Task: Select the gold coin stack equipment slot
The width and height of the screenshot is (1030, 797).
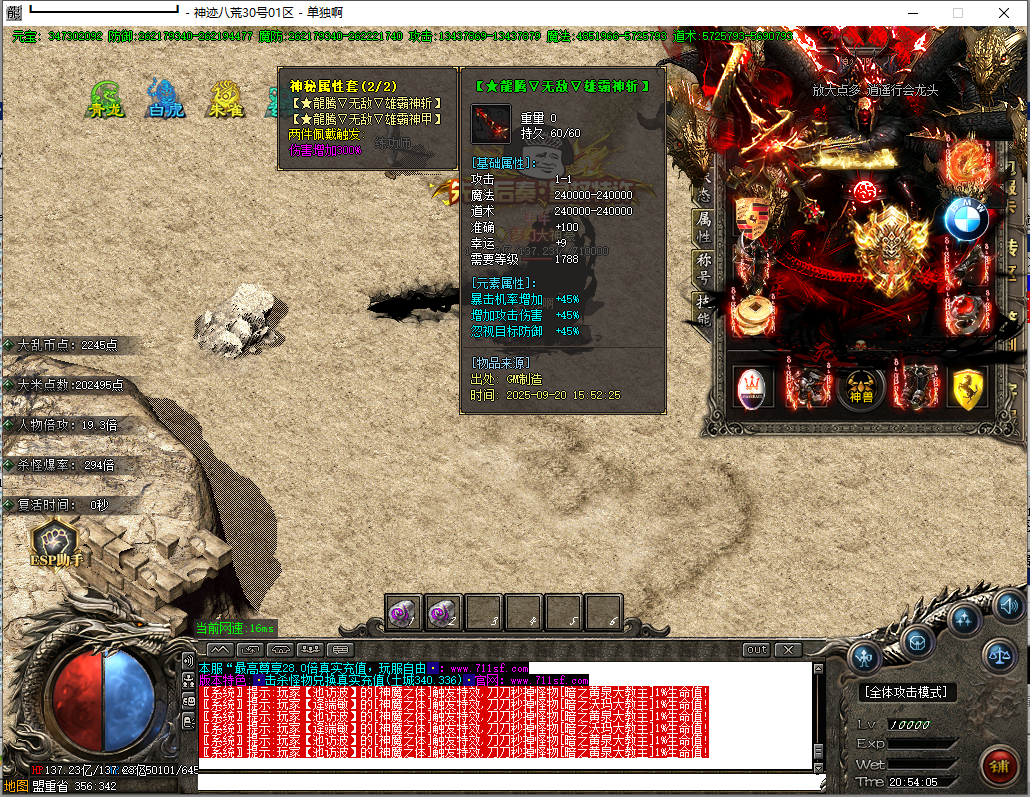Action: tap(752, 312)
